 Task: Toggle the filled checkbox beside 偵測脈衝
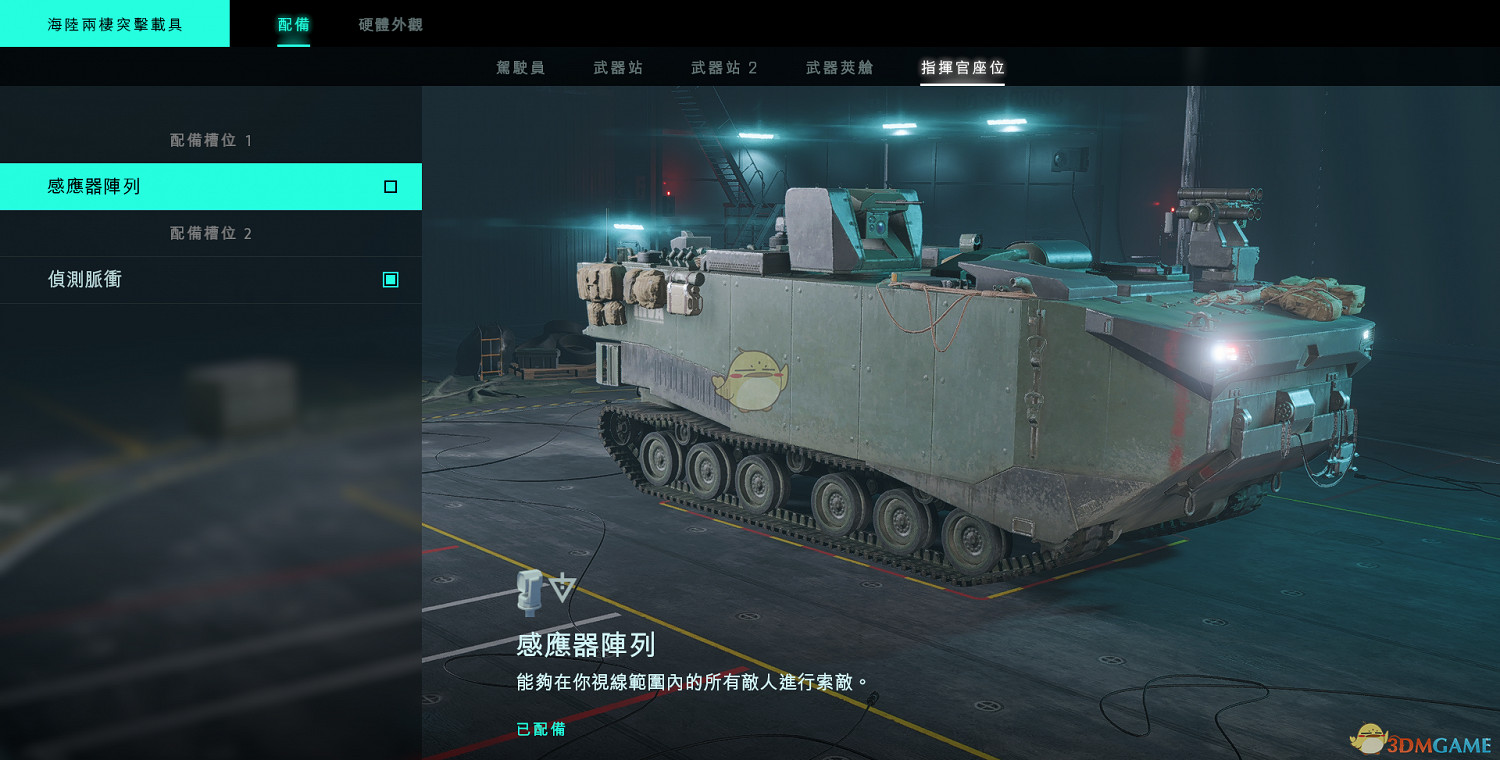point(391,279)
